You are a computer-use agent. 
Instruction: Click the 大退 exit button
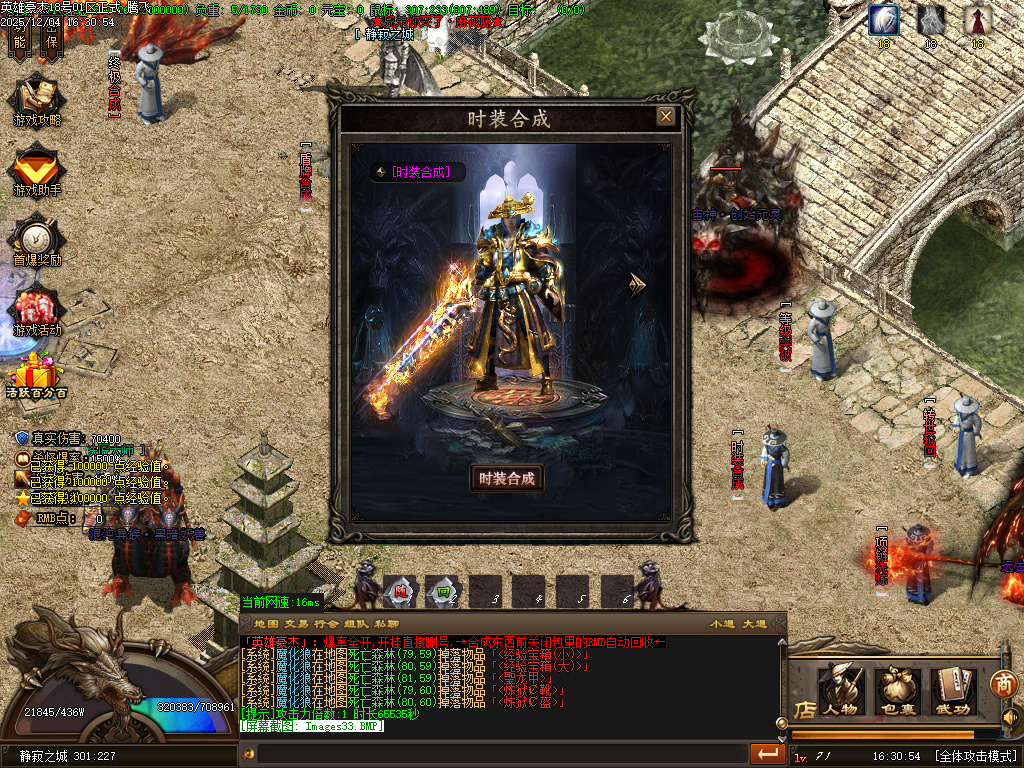coord(754,623)
